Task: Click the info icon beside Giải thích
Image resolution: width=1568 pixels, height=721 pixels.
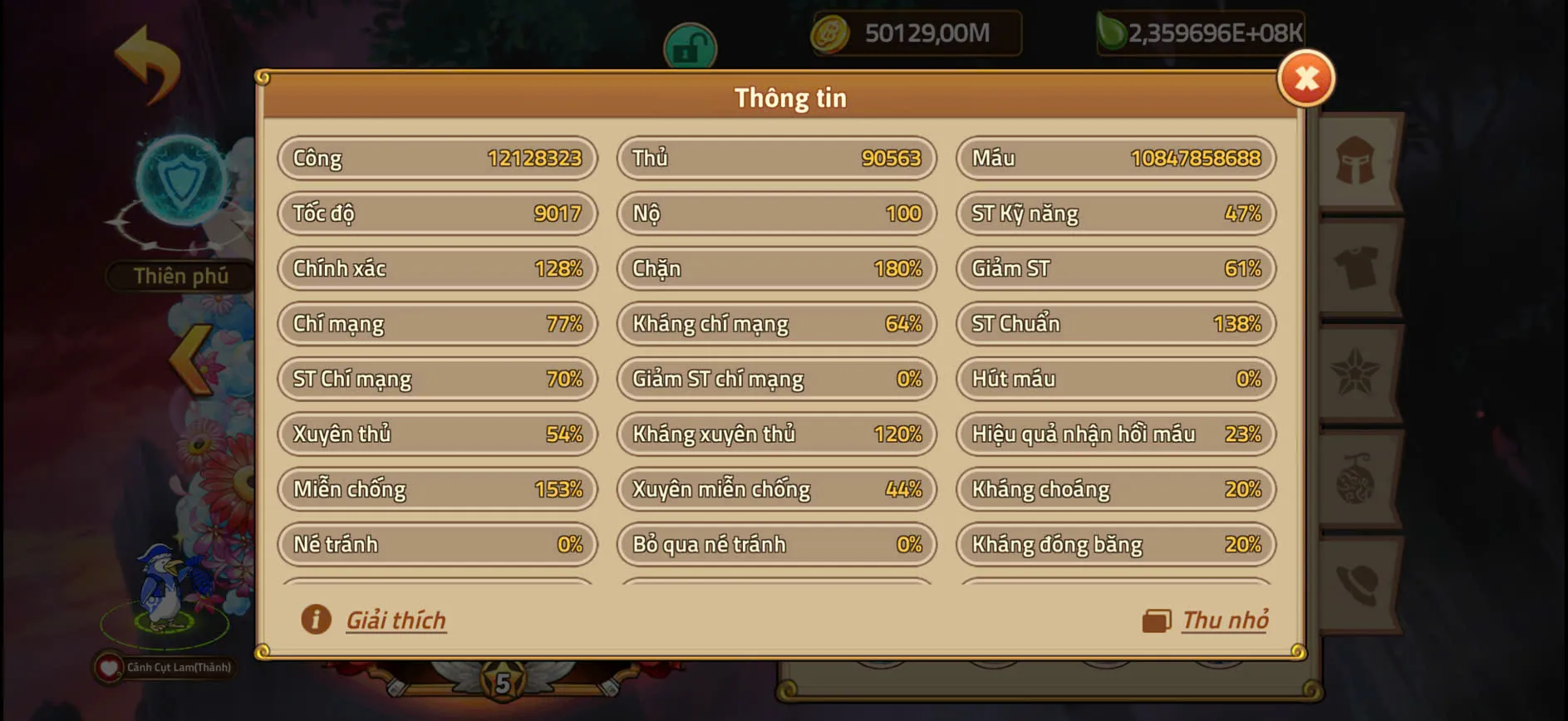Action: coord(314,619)
